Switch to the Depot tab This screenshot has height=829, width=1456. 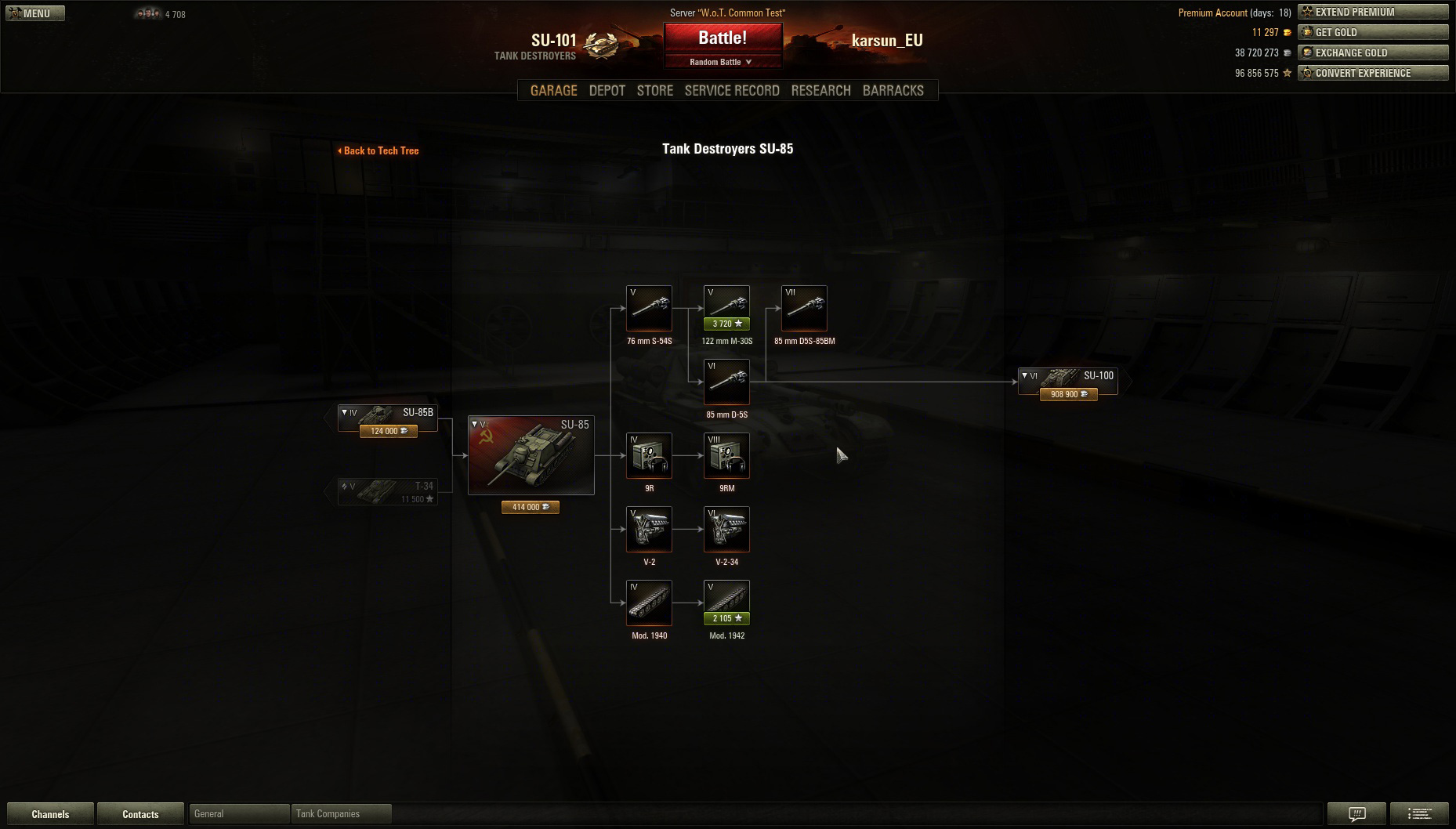click(607, 90)
